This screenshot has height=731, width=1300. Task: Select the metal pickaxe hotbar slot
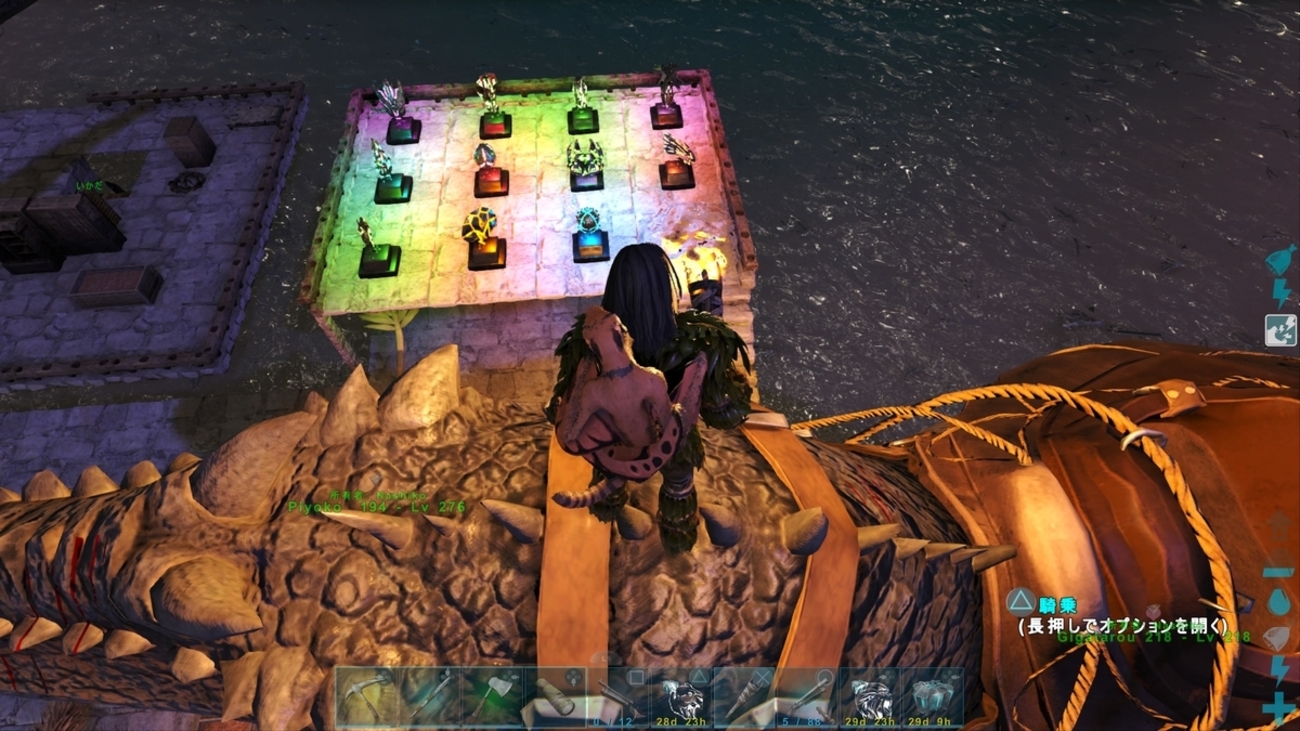tap(366, 697)
